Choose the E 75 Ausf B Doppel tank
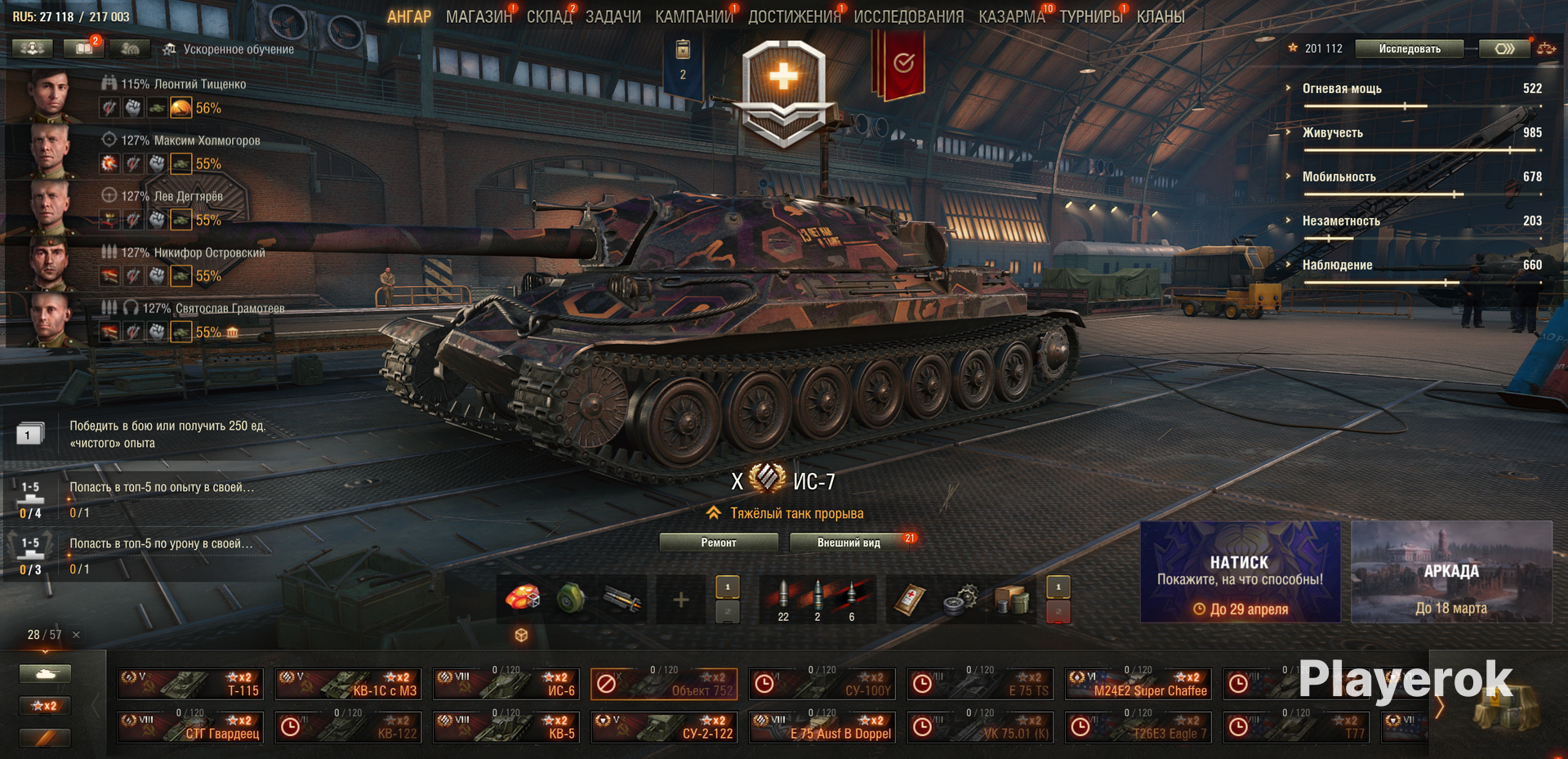Screen dimensions: 1568x759 click(822, 727)
